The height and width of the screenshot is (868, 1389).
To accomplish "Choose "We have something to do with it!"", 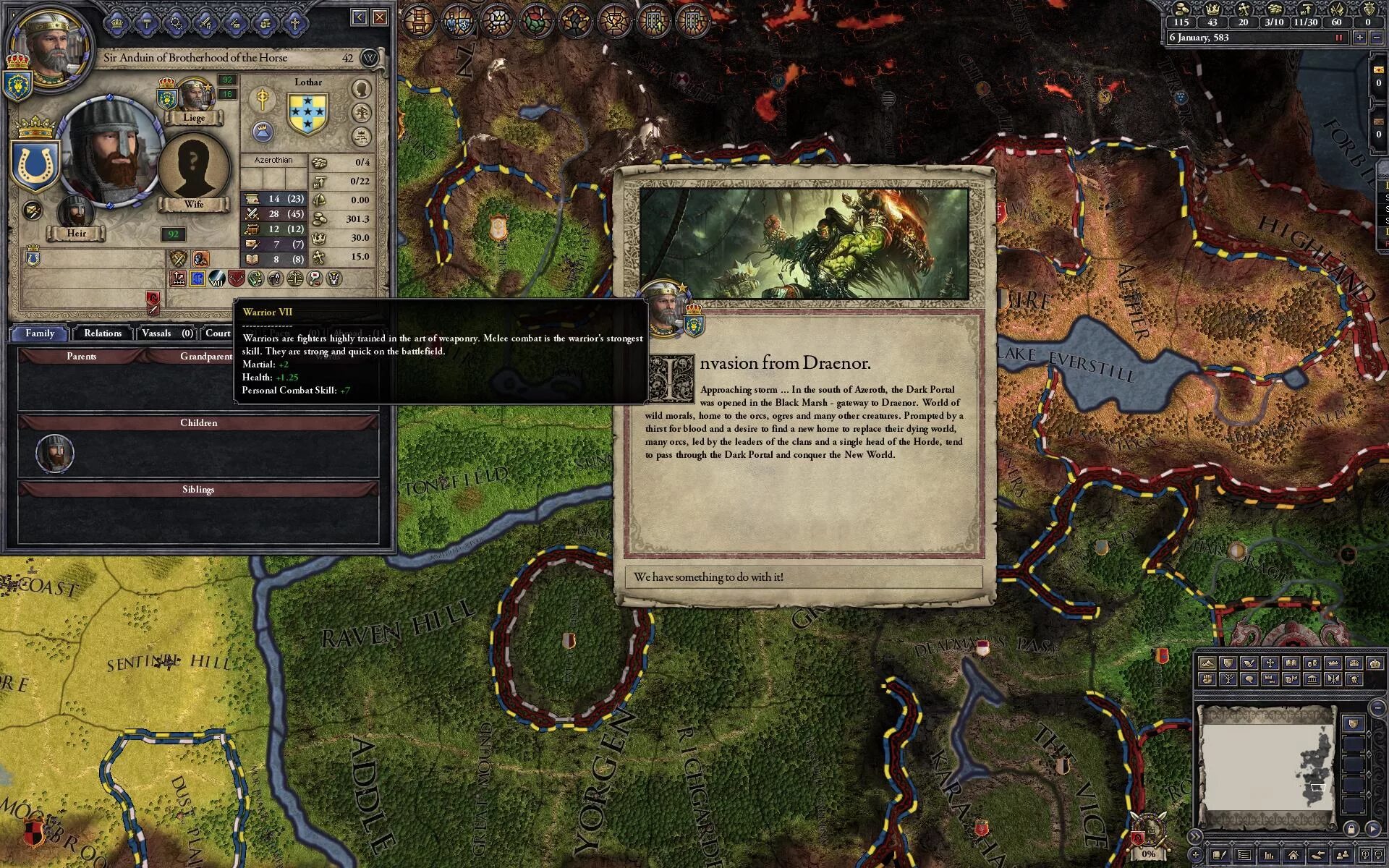I will (803, 576).
